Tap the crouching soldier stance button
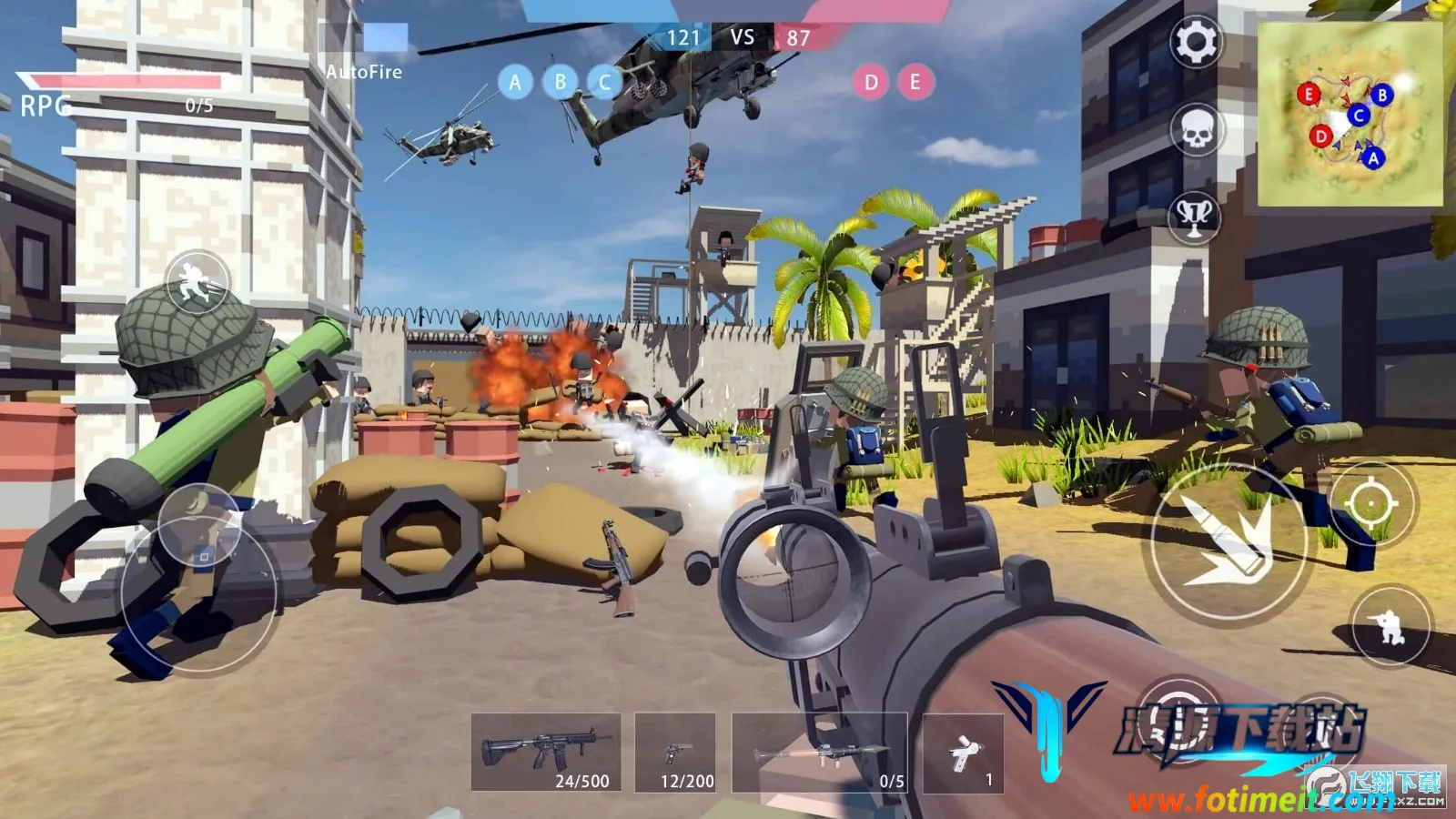 point(1390,627)
